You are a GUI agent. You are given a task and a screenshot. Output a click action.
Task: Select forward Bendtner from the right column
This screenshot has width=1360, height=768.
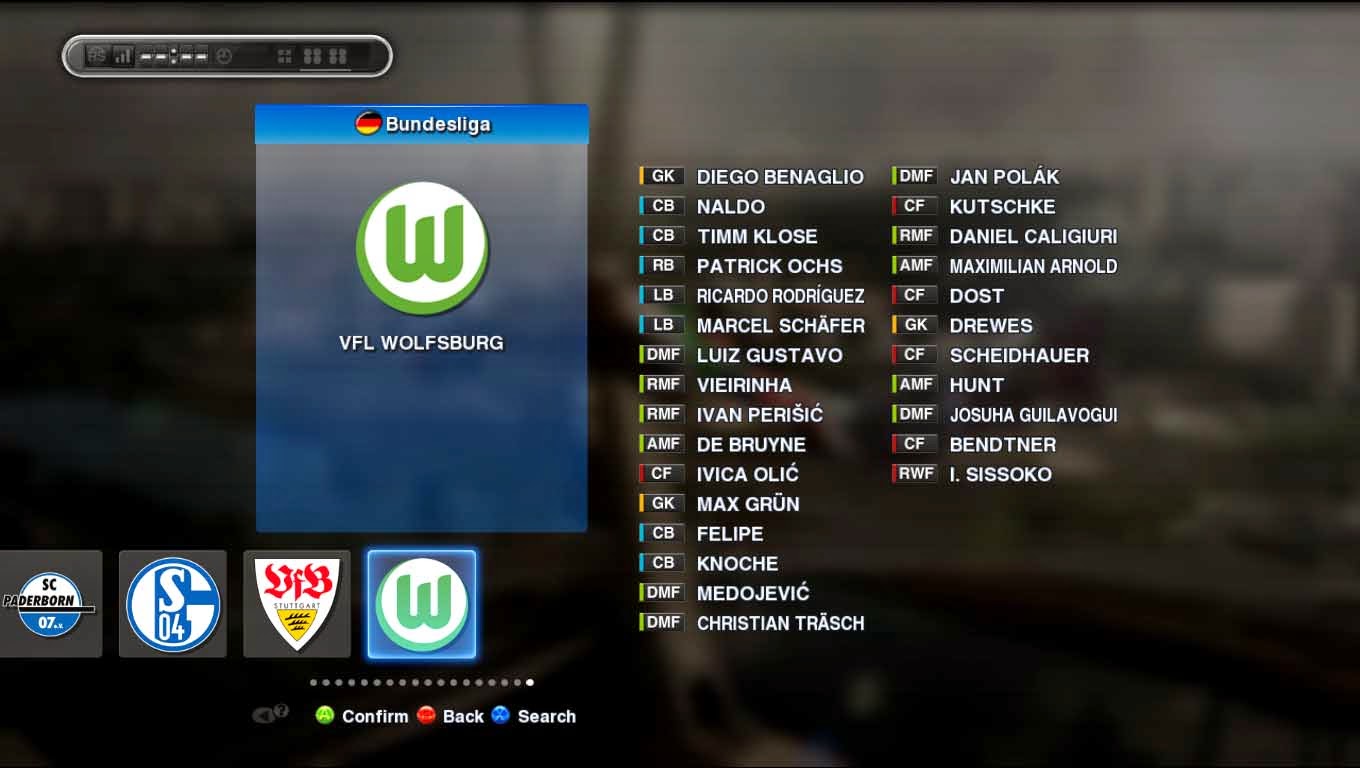point(1003,444)
